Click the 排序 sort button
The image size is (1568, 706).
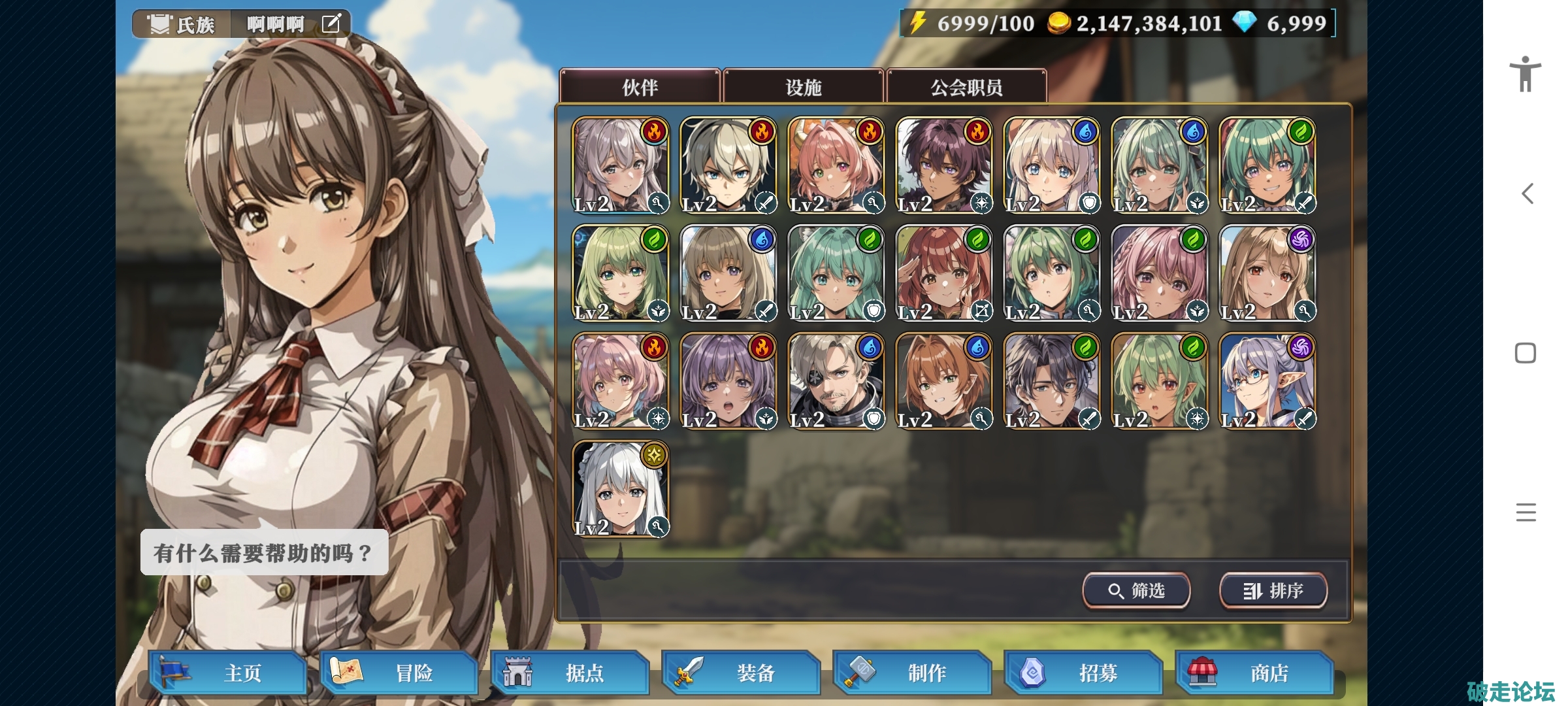(1273, 591)
